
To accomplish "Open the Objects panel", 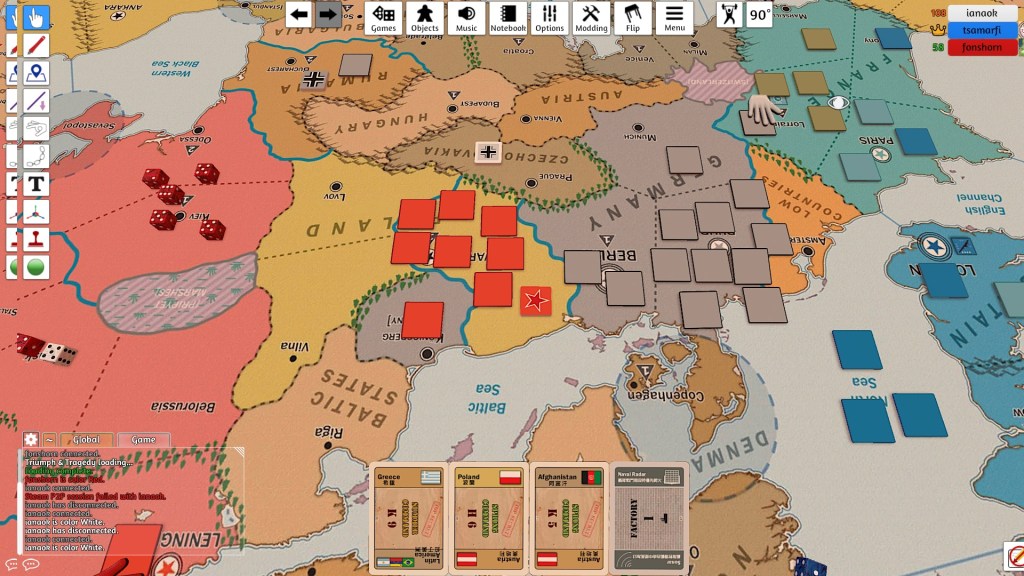I will click(x=425, y=17).
